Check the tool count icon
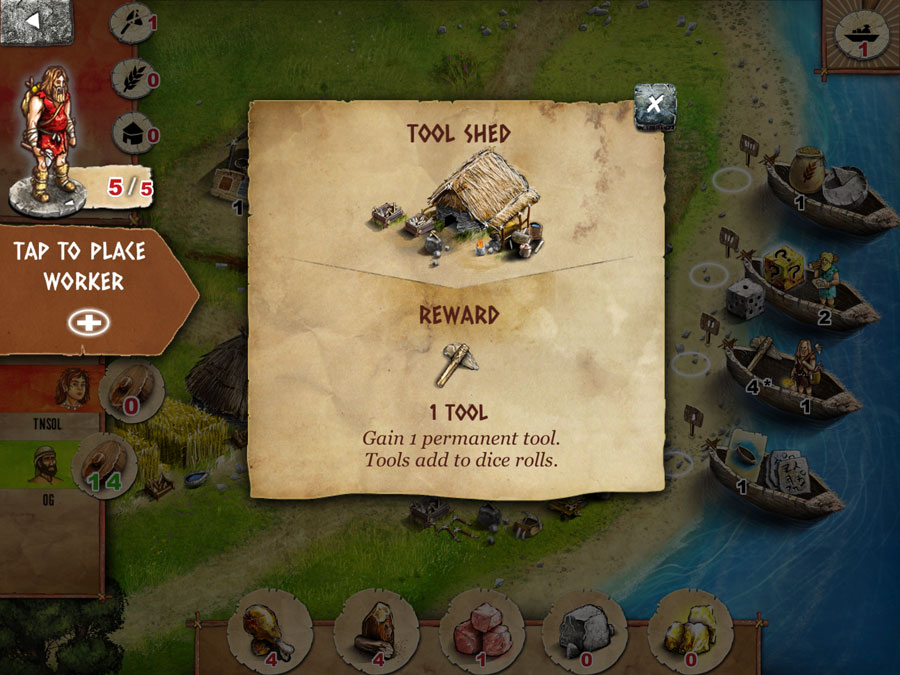Viewport: 900px width, 675px height. (x=133, y=21)
